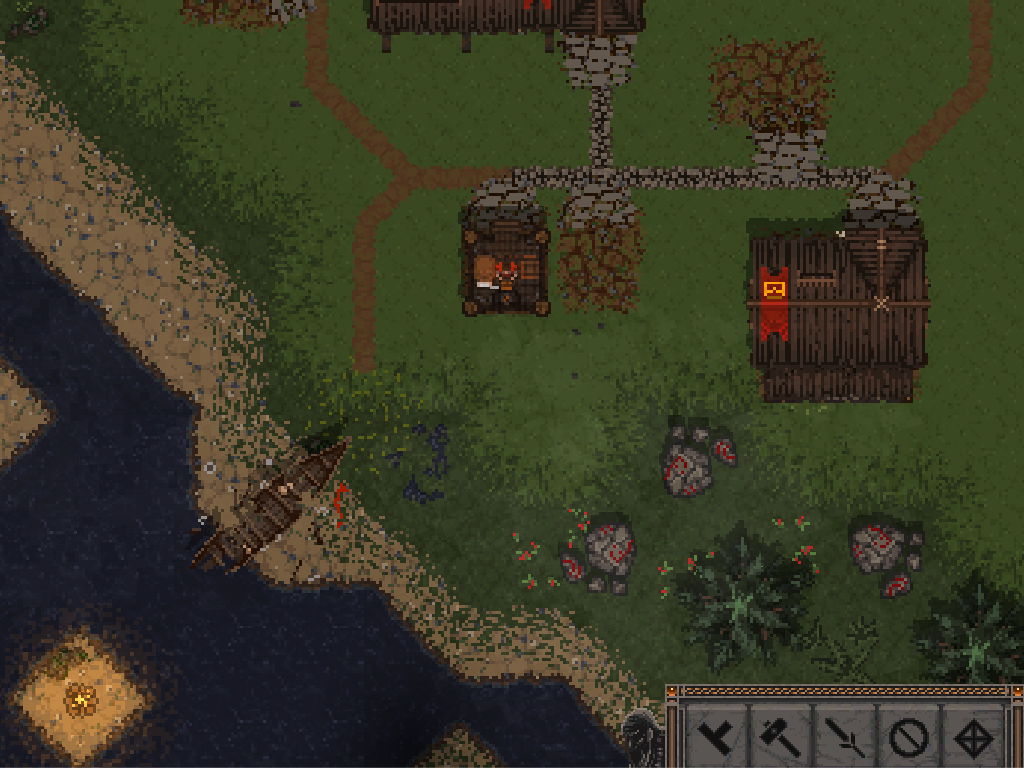Select the axe tool button
The height and width of the screenshot is (768, 1024).
(716, 738)
